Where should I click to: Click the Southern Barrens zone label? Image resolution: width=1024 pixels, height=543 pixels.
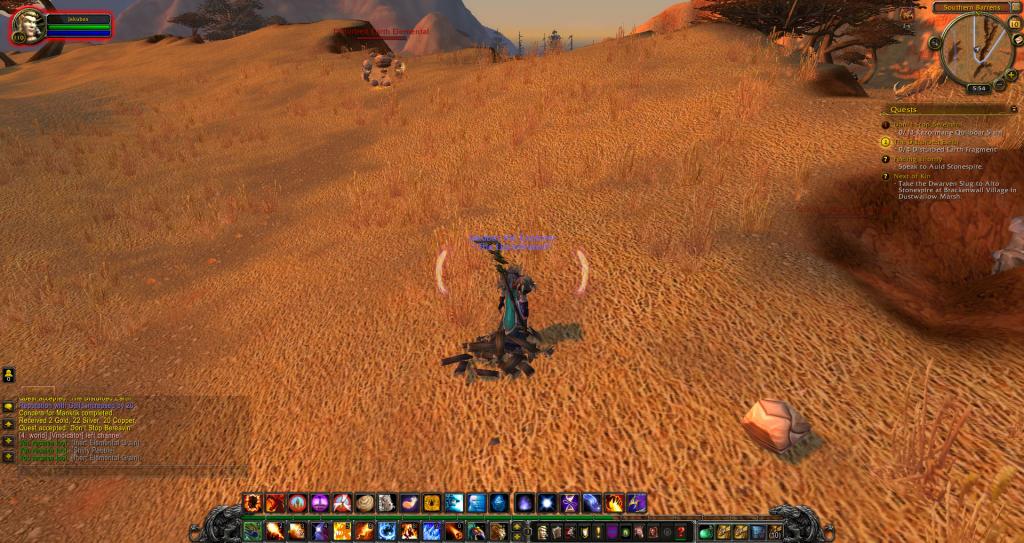[967, 7]
